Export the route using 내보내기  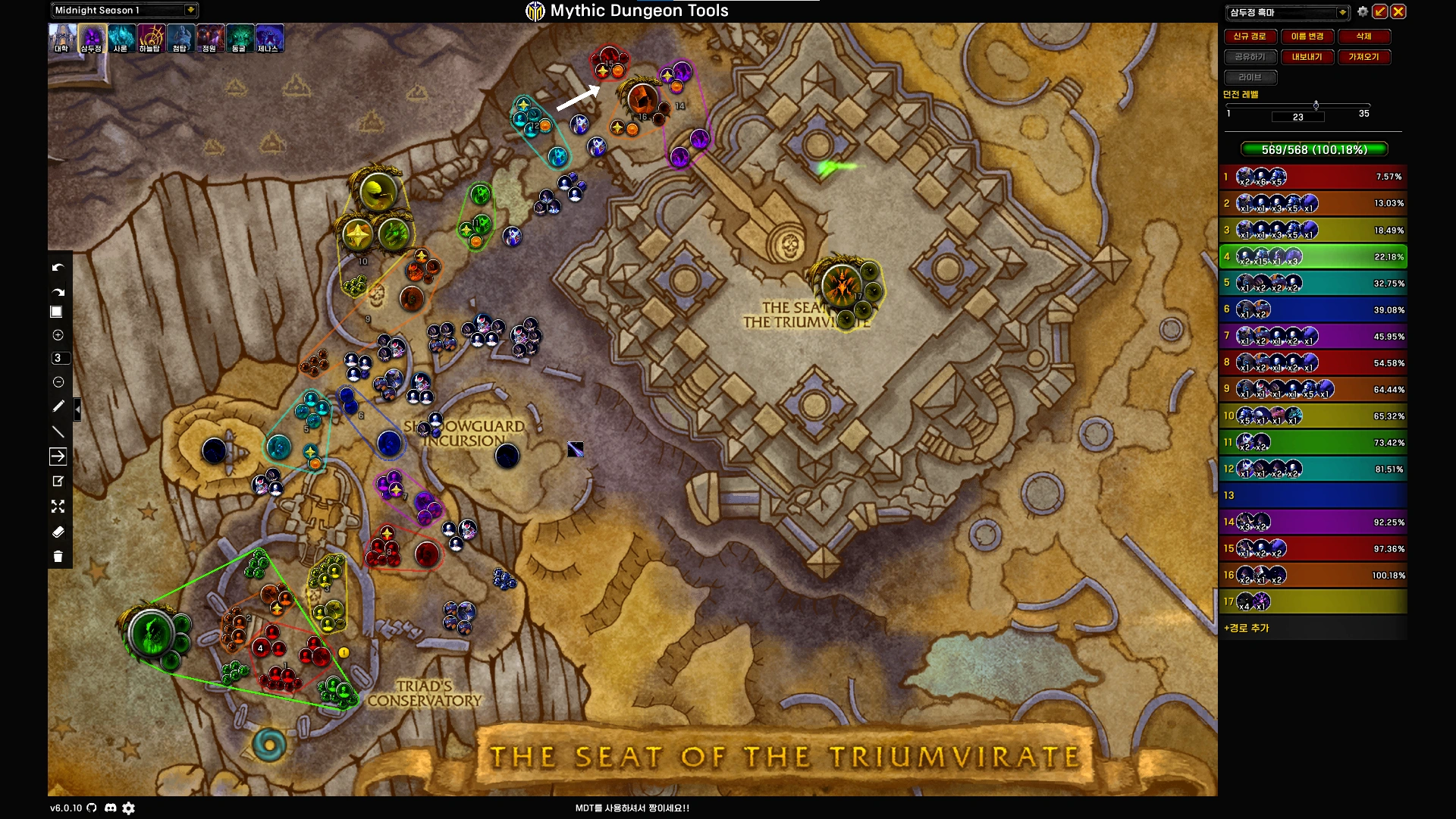[x=1307, y=57]
